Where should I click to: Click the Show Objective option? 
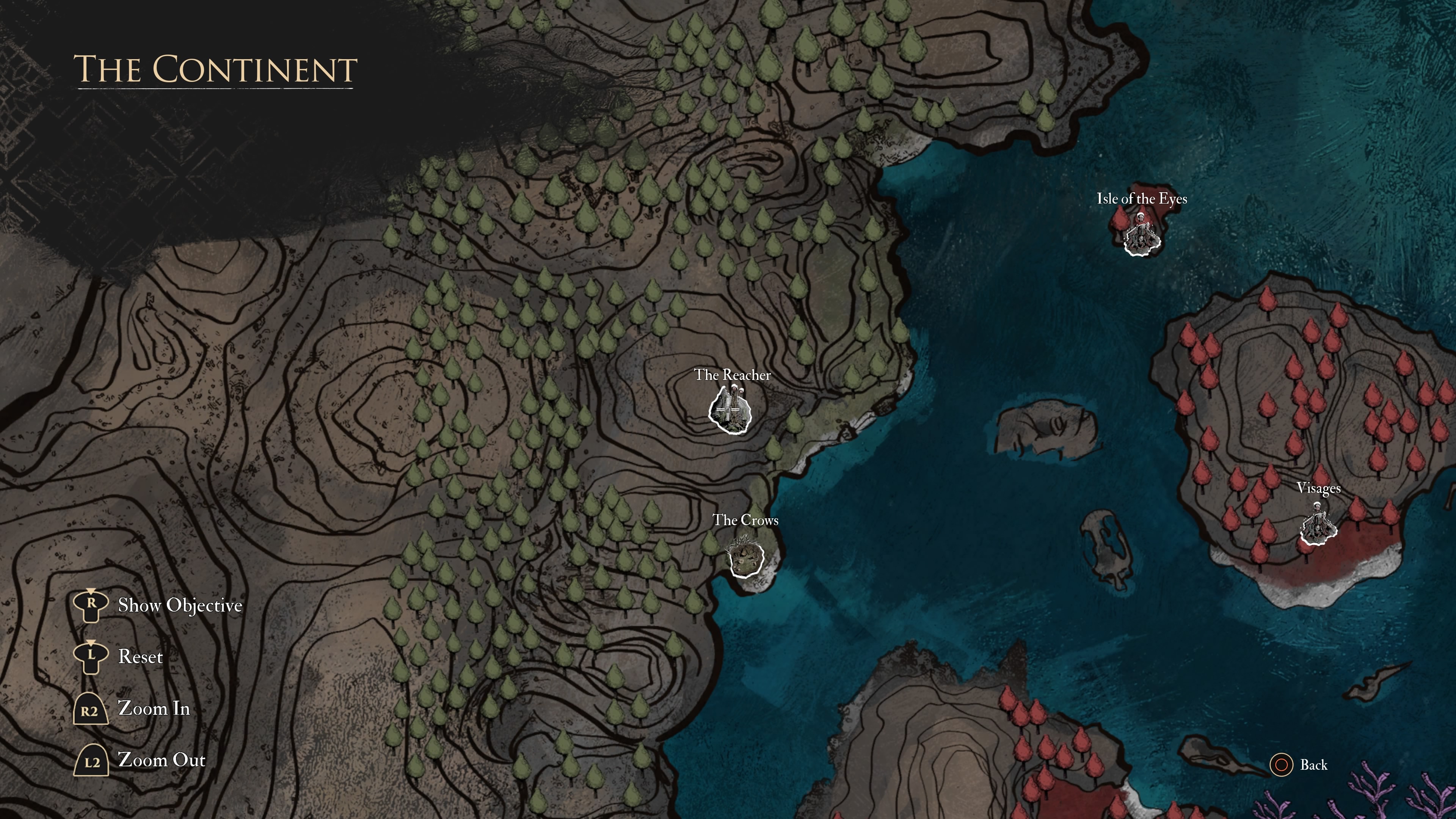(x=179, y=606)
